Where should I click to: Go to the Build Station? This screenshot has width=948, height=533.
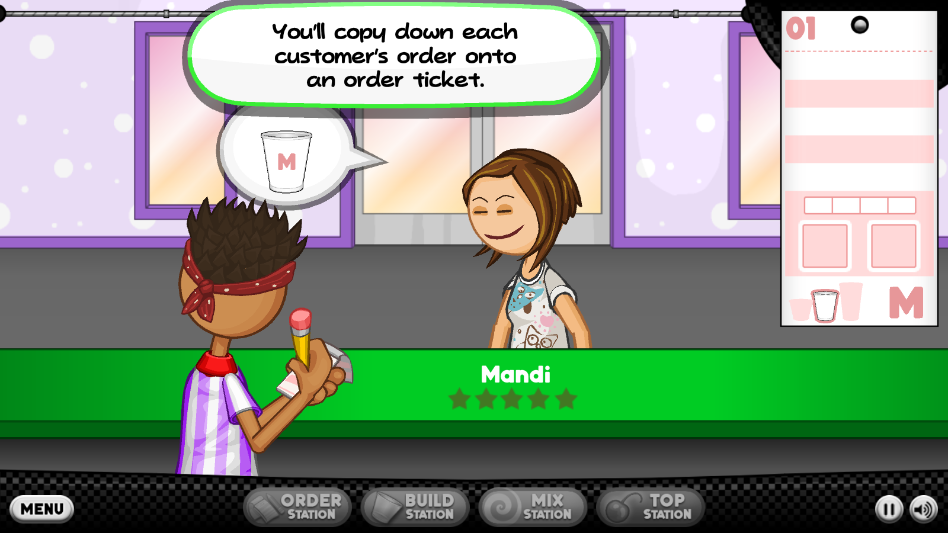point(415,507)
